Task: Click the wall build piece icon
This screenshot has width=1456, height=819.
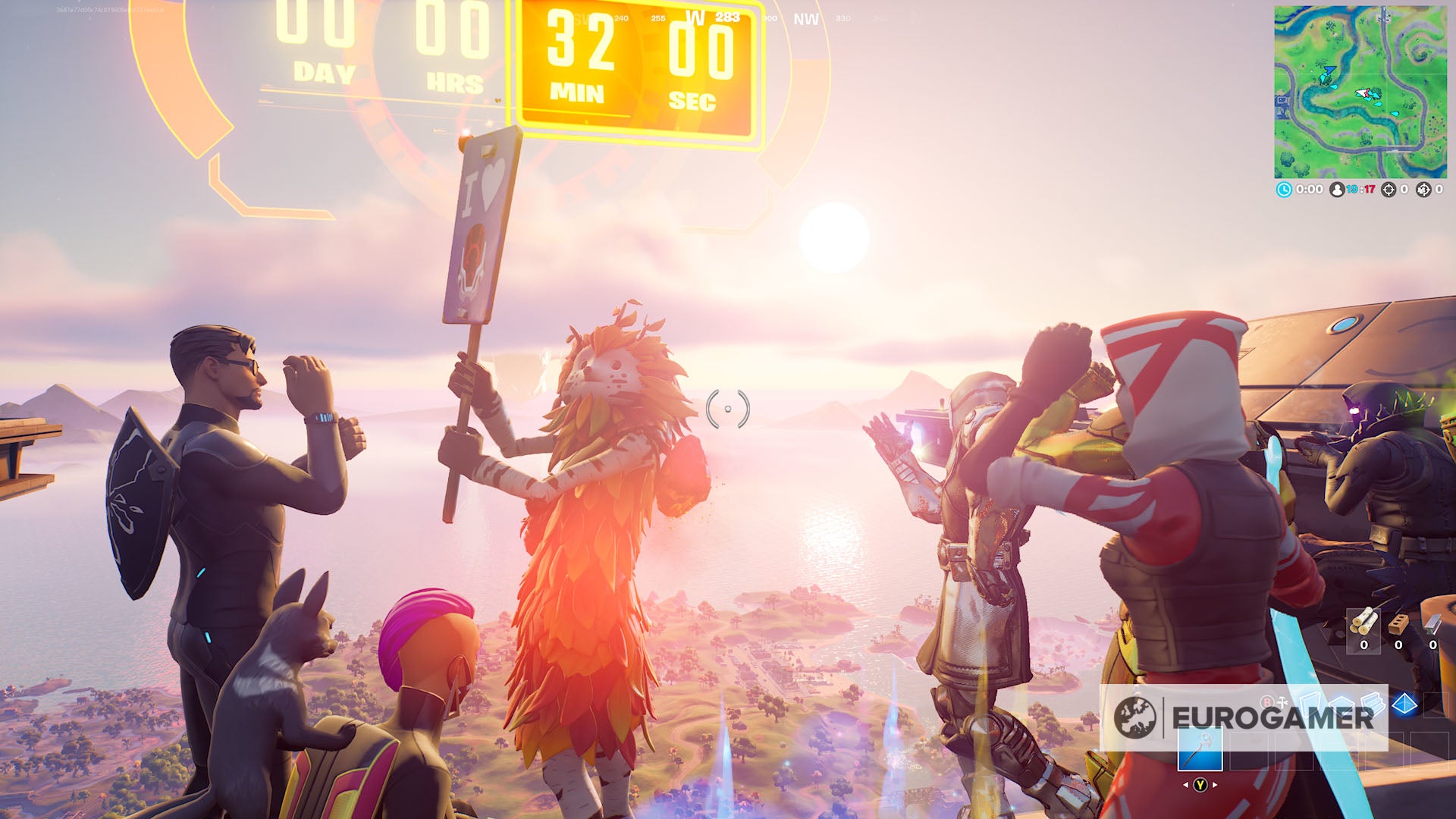Action: pyautogui.click(x=1312, y=705)
